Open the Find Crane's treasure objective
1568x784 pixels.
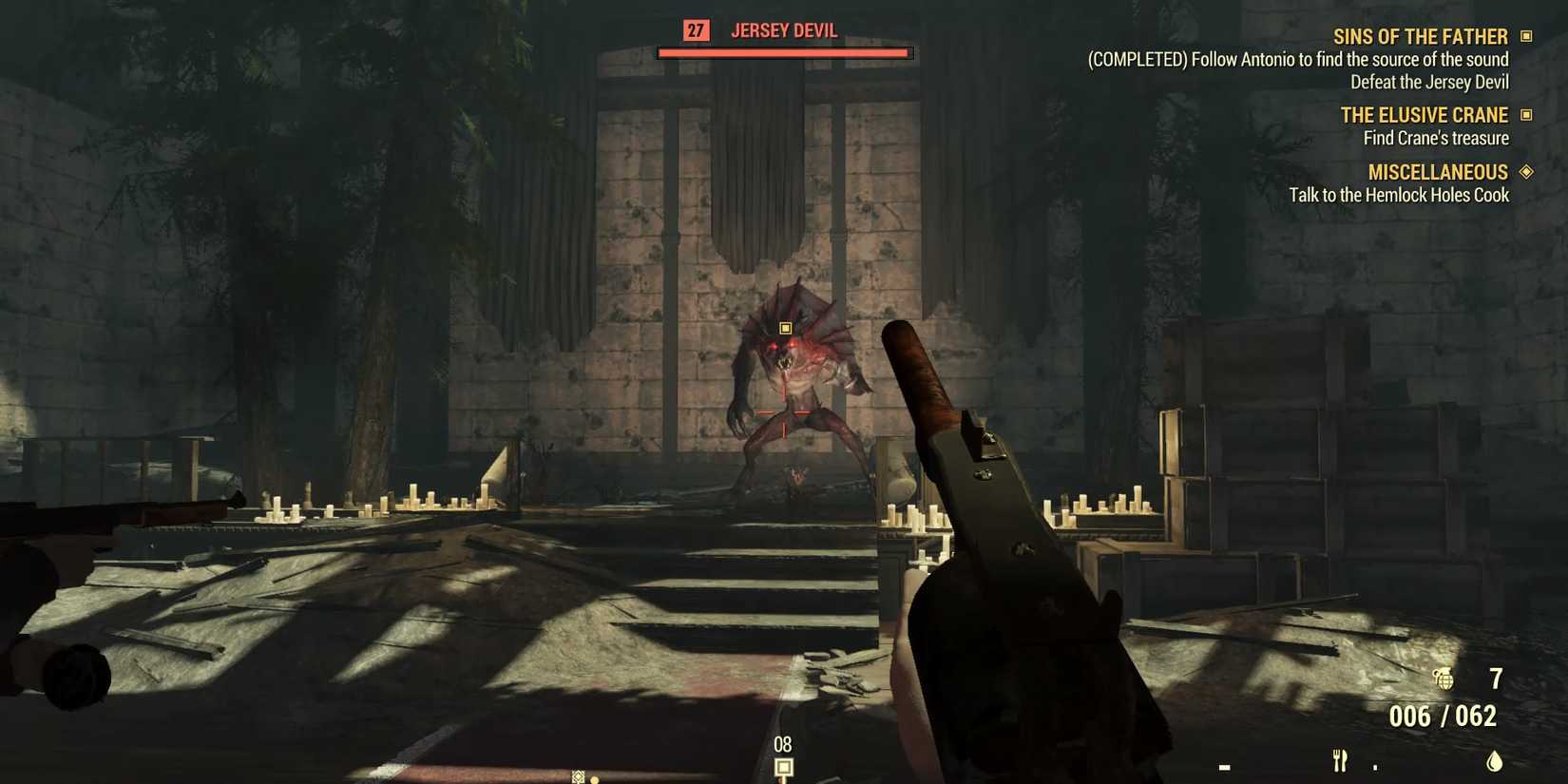click(x=1436, y=138)
